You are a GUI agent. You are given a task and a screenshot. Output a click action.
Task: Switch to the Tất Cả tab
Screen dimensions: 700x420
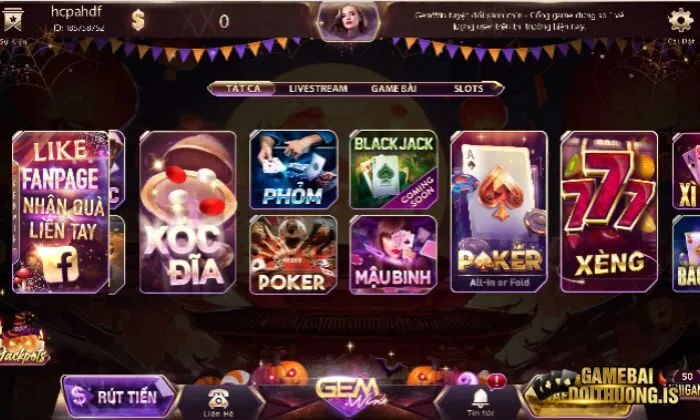(x=243, y=88)
